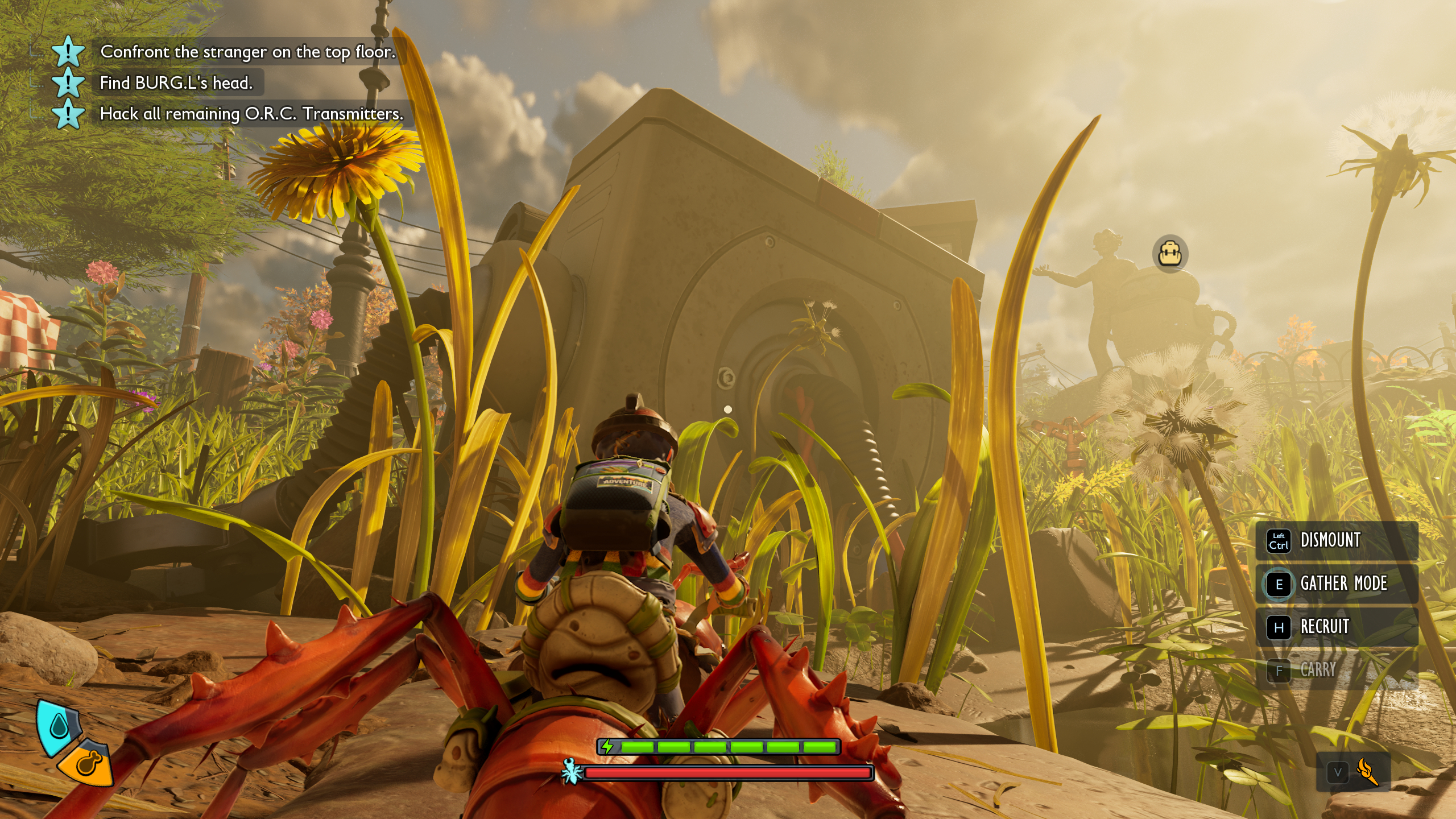Click the blue water droplet thirst gauge

click(x=59, y=726)
